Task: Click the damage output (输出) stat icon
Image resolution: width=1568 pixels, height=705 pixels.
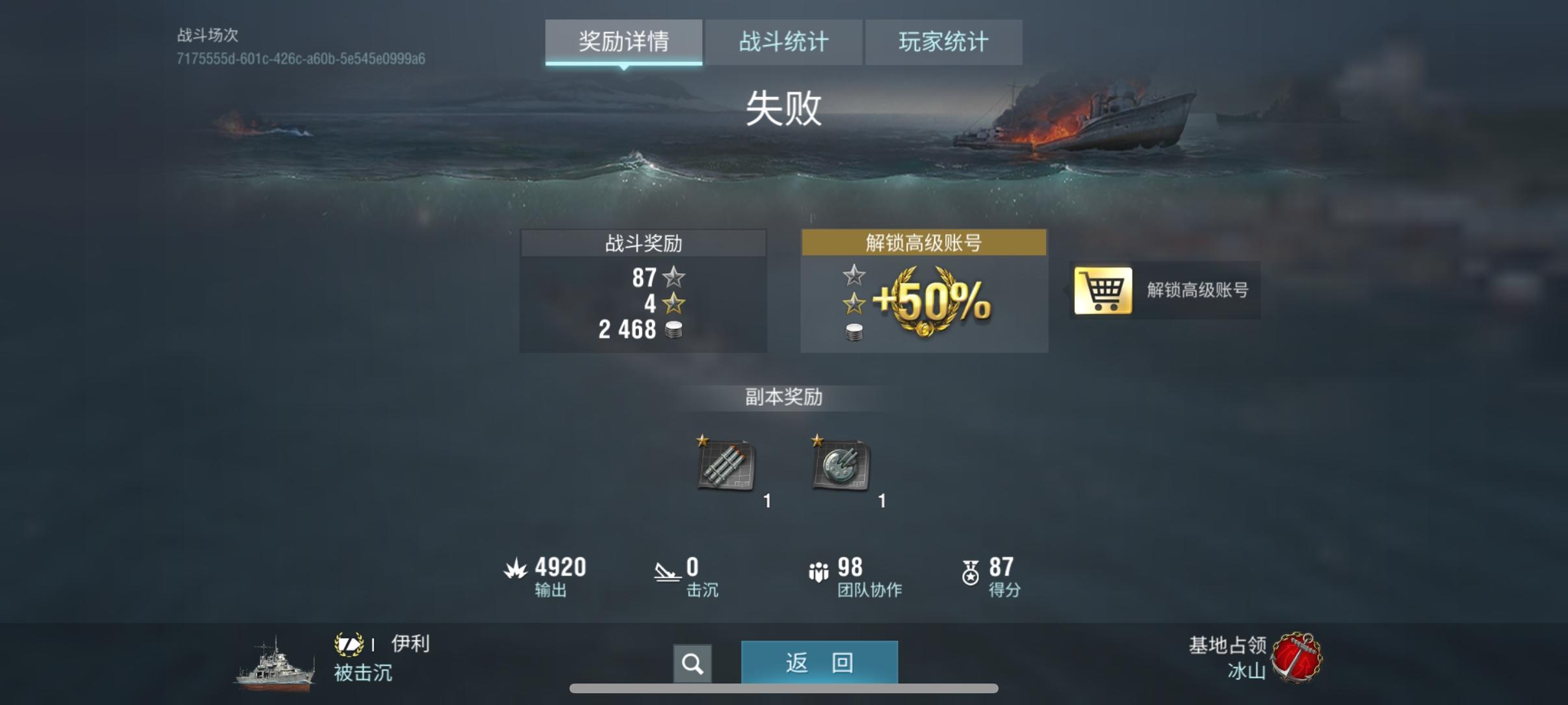Action: point(515,567)
